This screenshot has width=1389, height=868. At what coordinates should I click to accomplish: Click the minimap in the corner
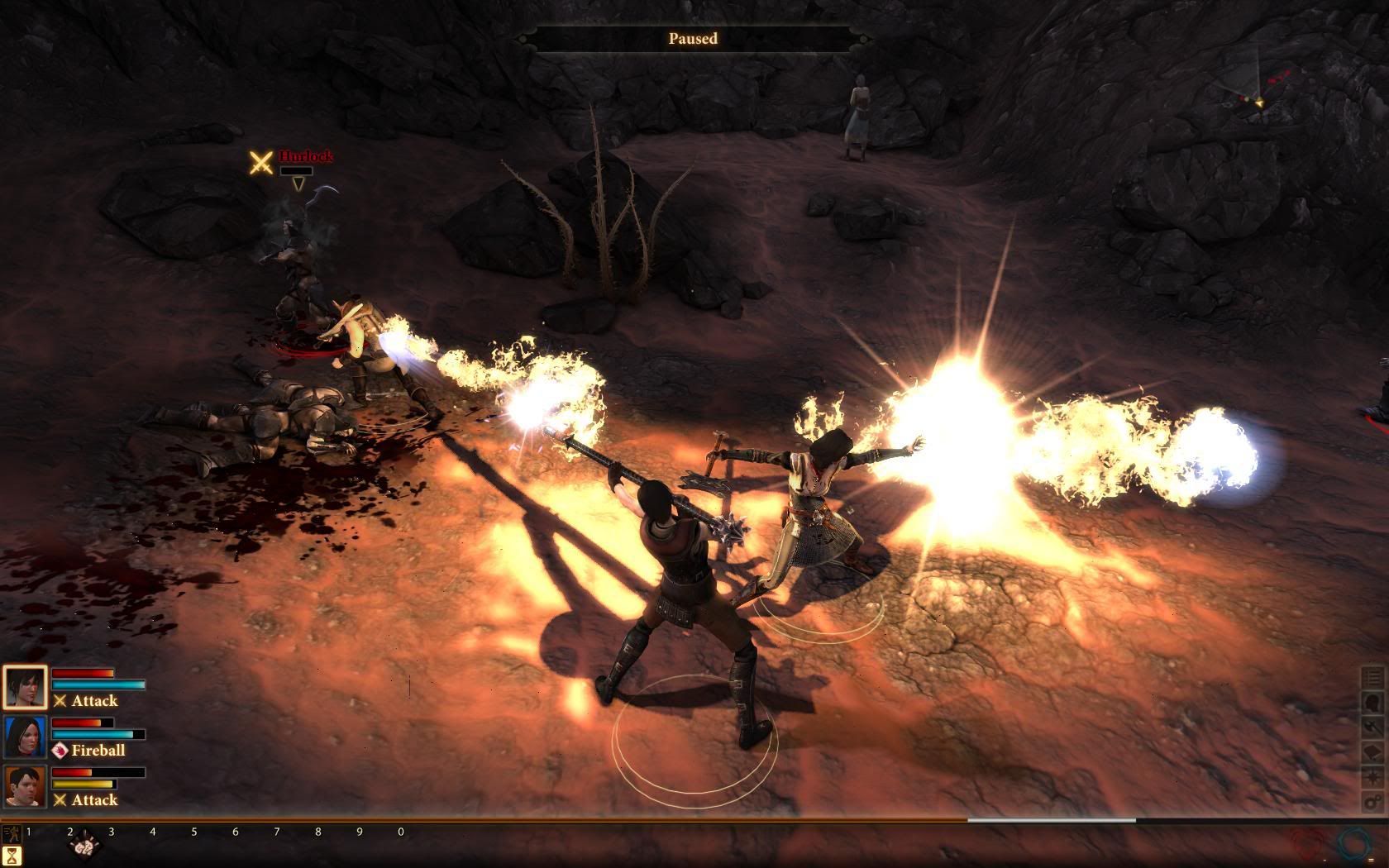[x=1257, y=83]
